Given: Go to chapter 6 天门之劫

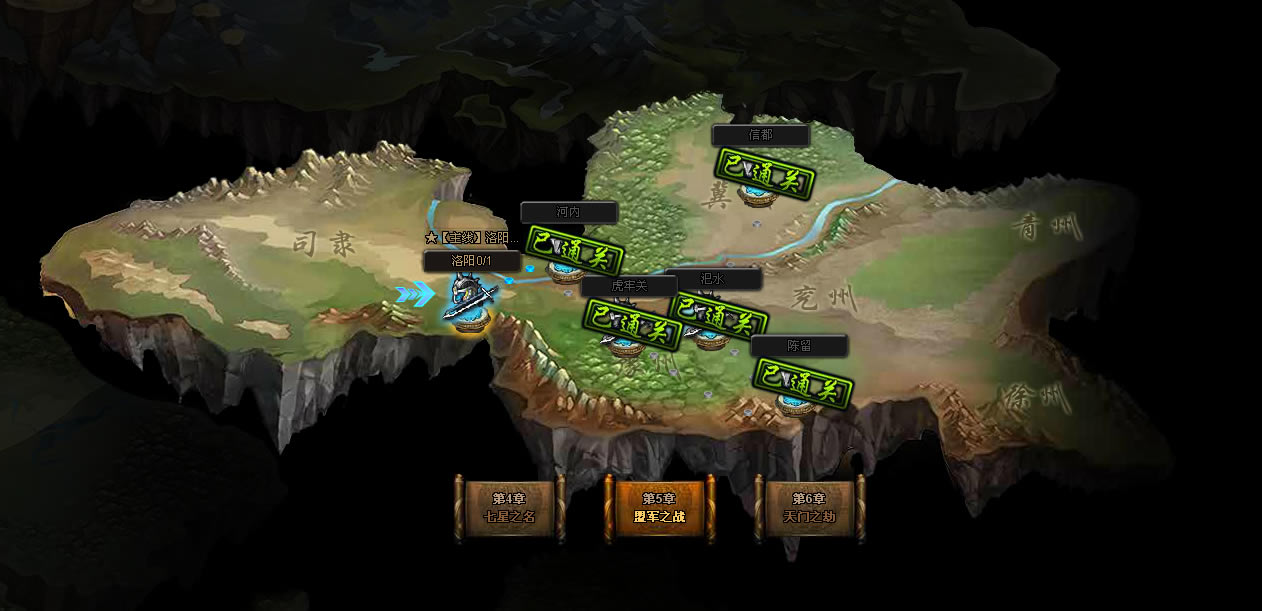Looking at the screenshot, I should coord(809,508).
